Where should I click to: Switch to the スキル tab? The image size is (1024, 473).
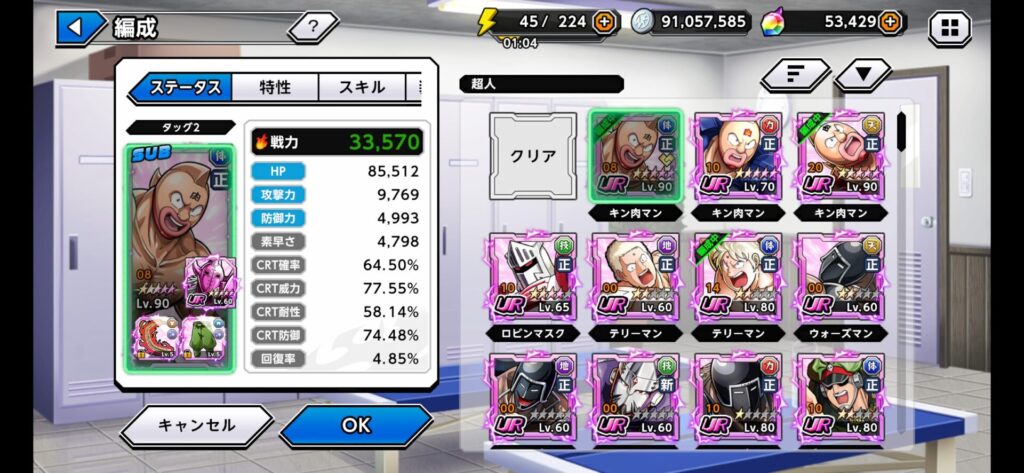361,87
